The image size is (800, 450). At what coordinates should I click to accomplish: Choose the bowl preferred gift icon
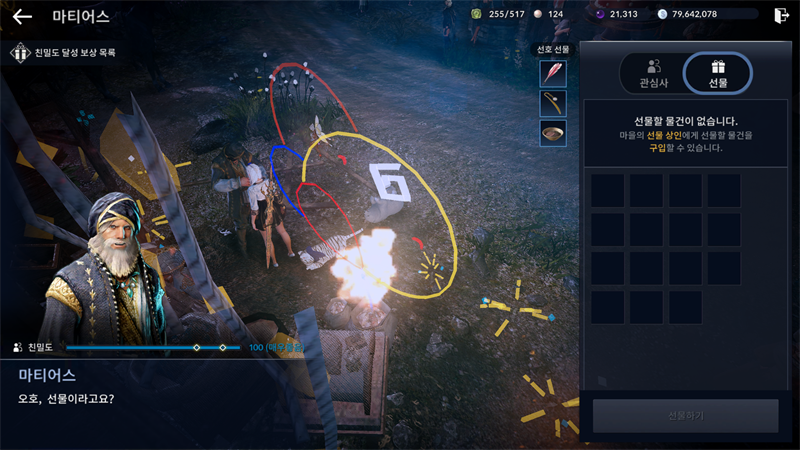point(553,133)
